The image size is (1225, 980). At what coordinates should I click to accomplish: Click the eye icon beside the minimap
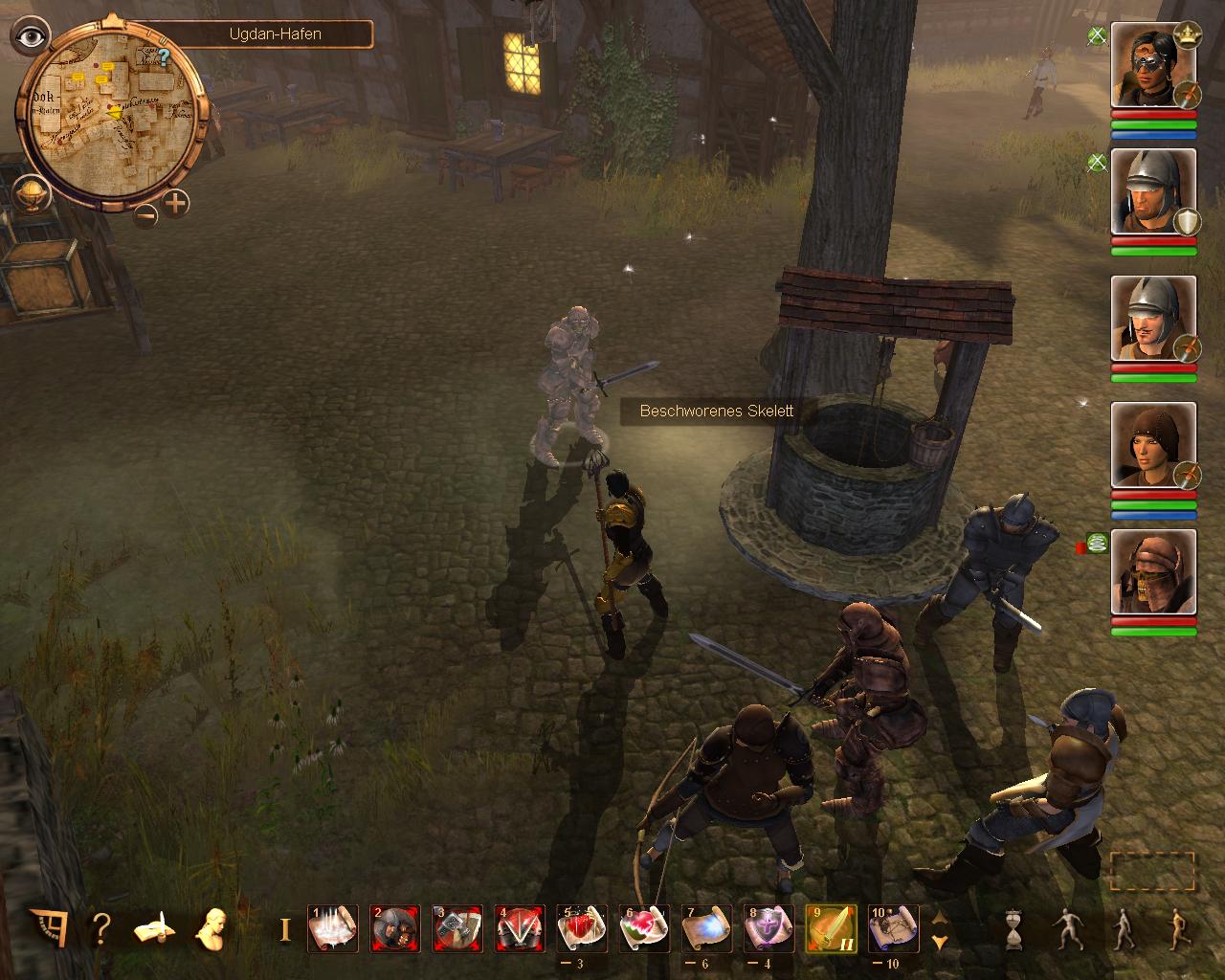(32, 36)
